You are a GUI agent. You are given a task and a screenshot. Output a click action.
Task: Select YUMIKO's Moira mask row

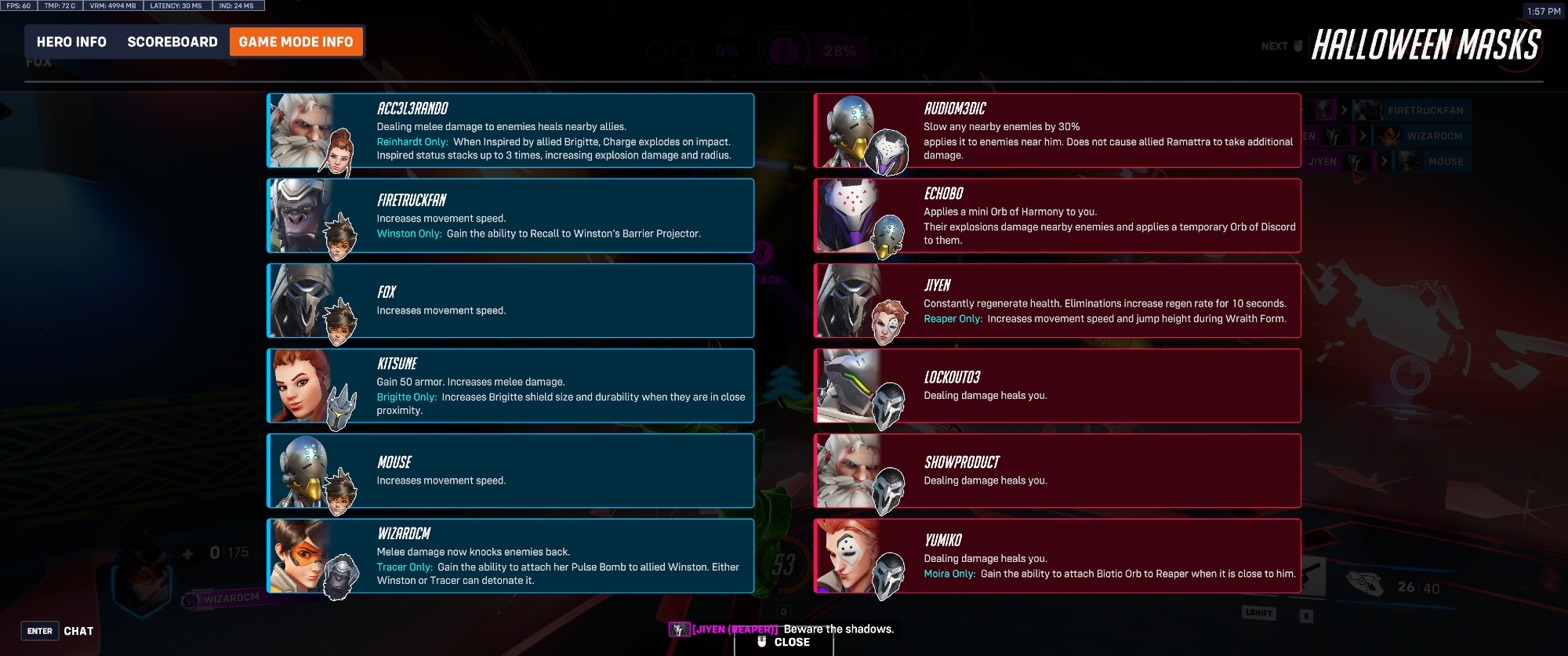coord(1057,556)
